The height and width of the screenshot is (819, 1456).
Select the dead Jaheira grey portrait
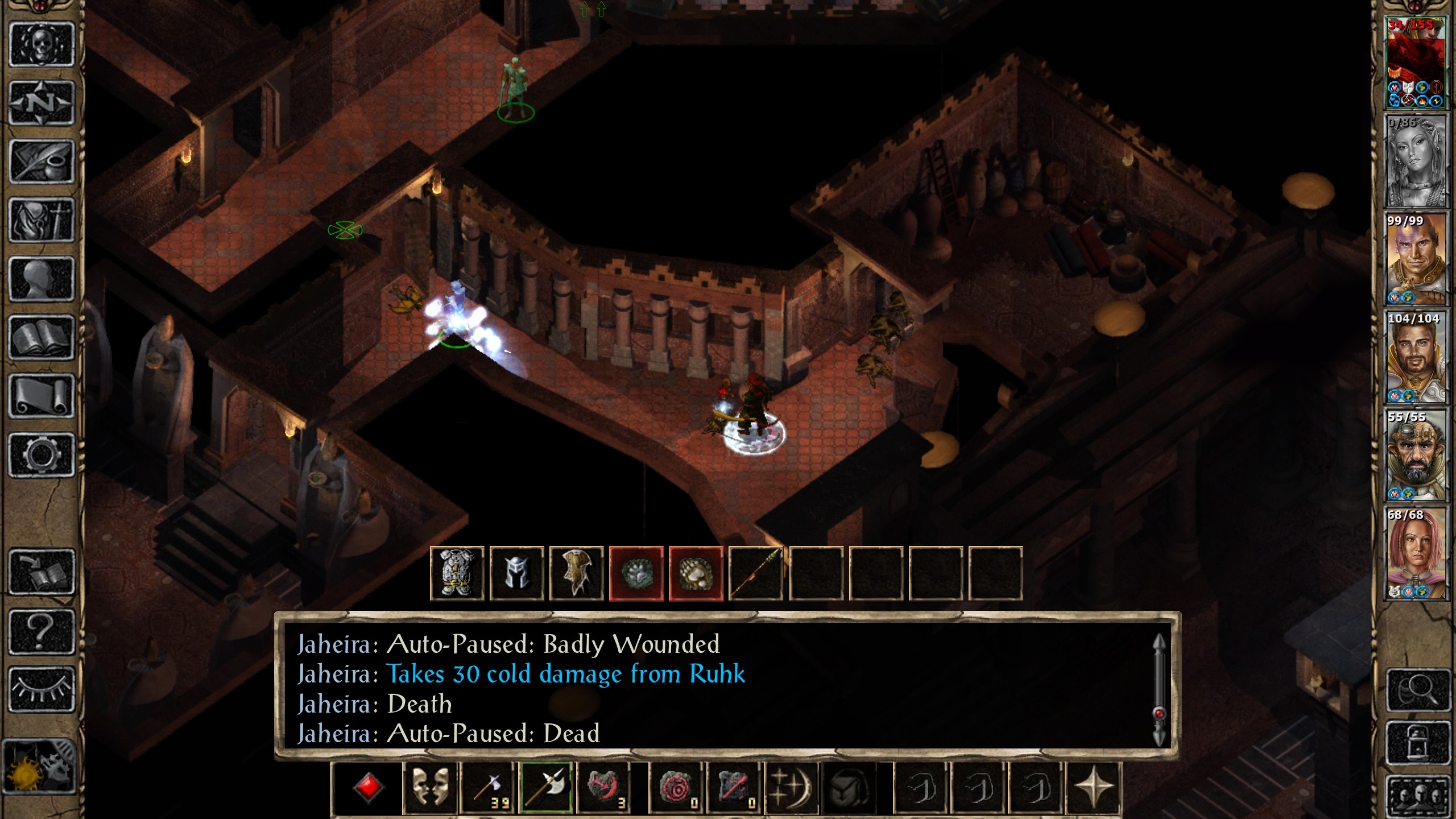(x=1415, y=162)
